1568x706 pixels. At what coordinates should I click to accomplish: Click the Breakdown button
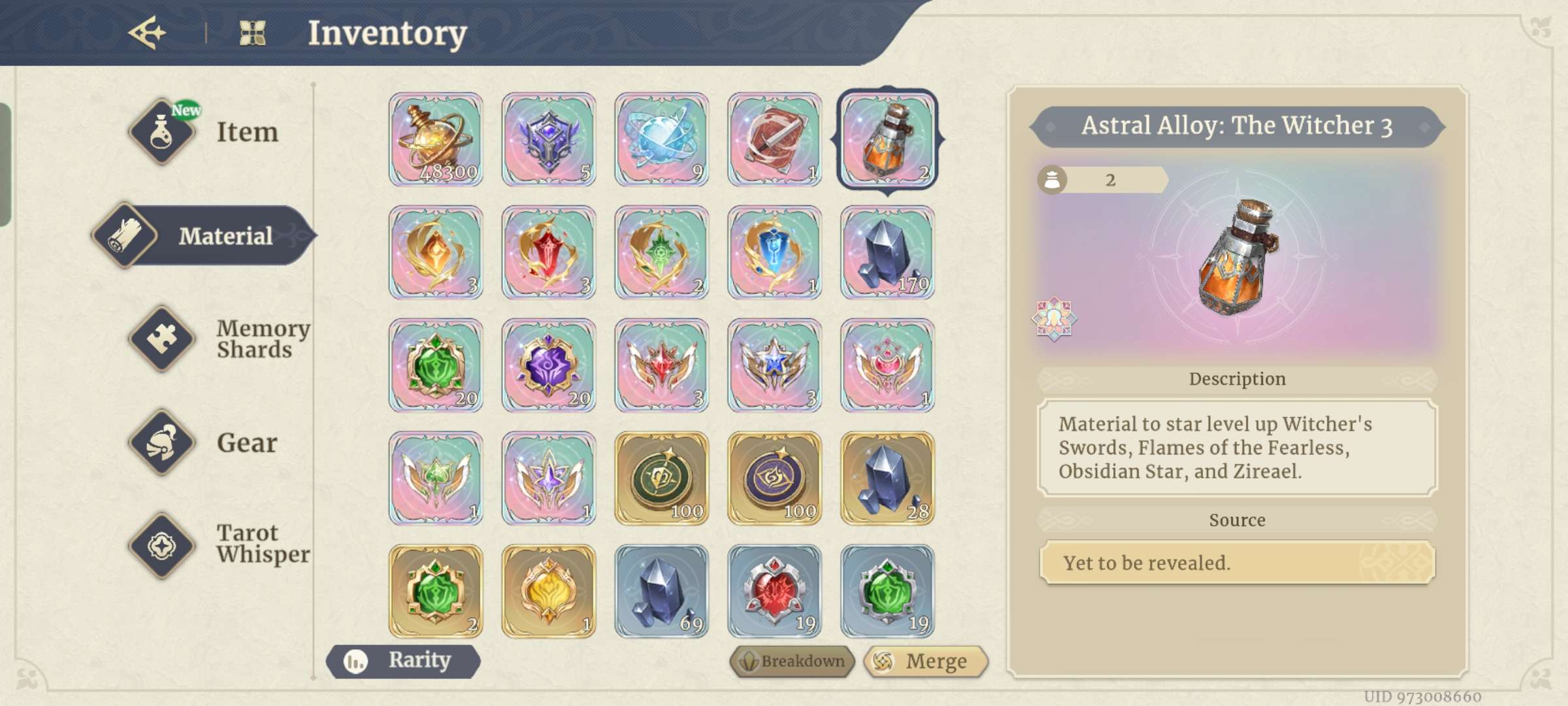tap(792, 662)
